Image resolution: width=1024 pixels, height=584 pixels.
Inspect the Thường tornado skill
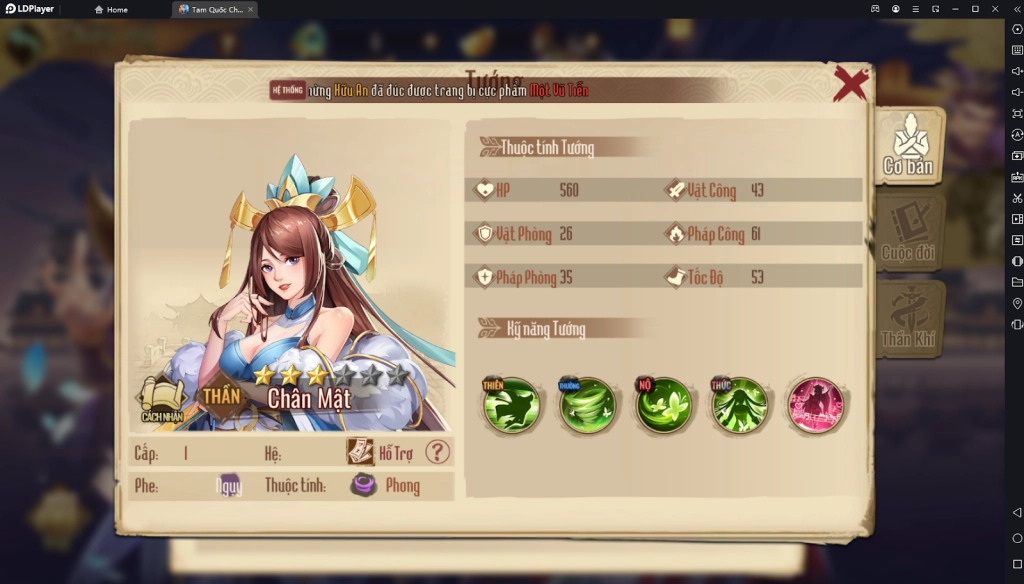point(587,405)
